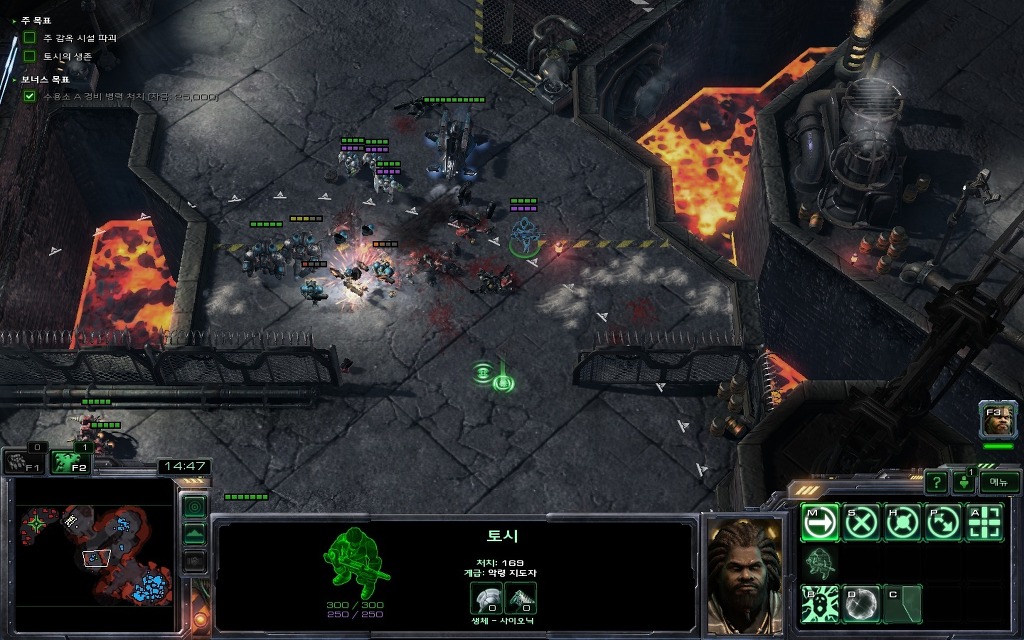Choose the Patrol command
The width and height of the screenshot is (1024, 640).
pos(943,522)
